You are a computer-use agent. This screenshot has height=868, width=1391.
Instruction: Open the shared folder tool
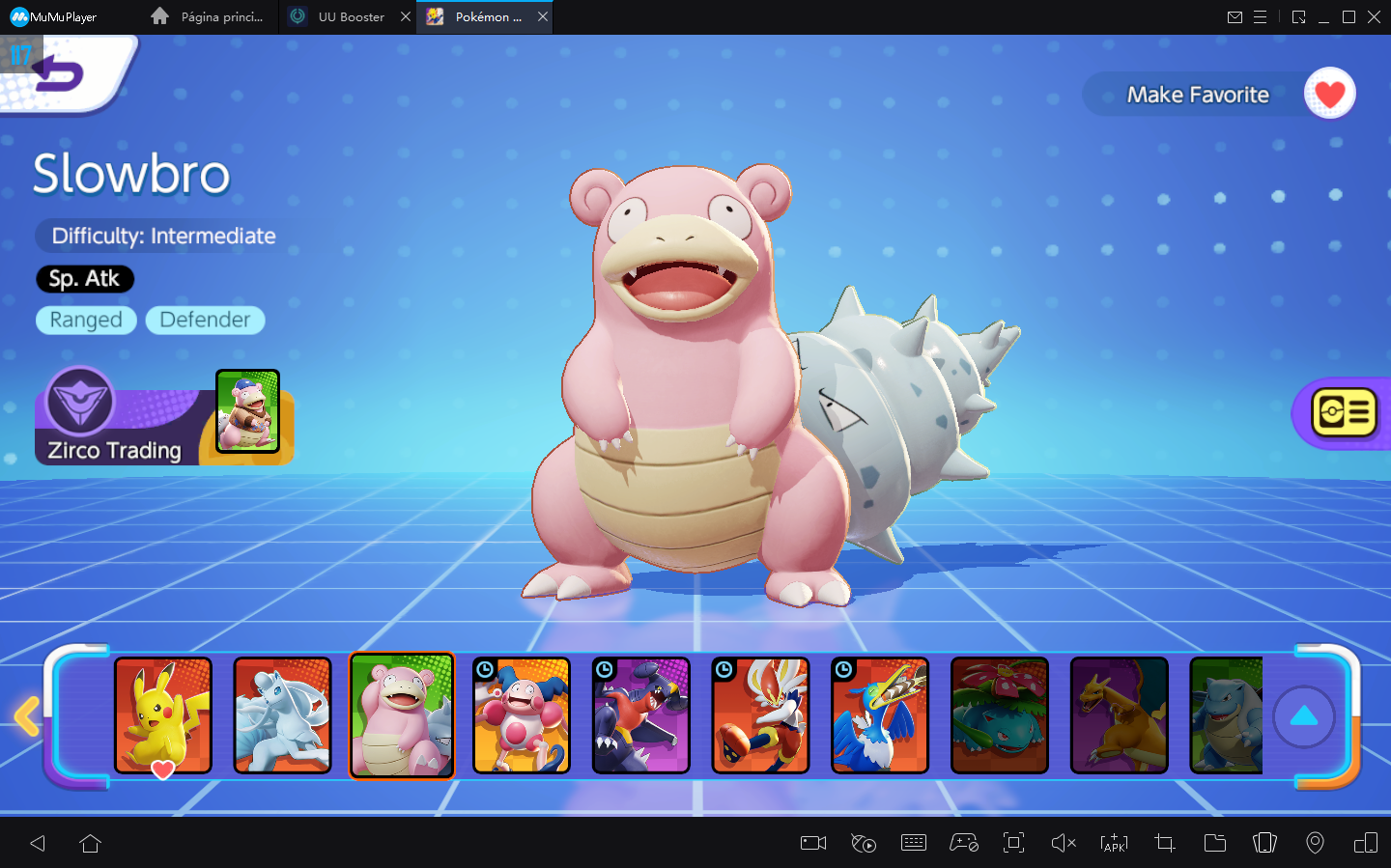[1215, 843]
